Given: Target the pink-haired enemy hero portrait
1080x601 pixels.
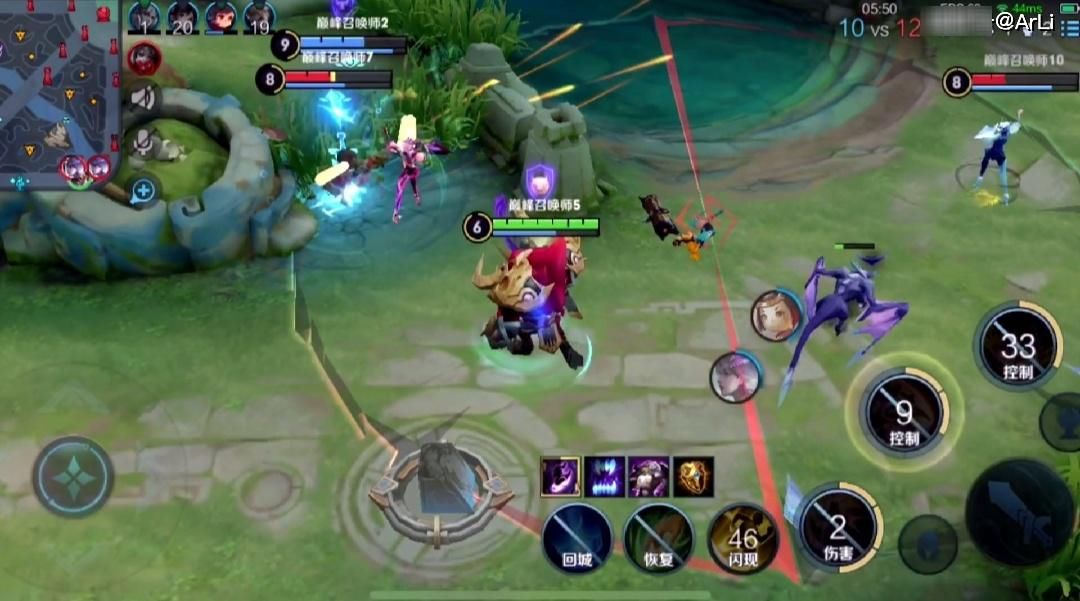Looking at the screenshot, I should tap(736, 377).
